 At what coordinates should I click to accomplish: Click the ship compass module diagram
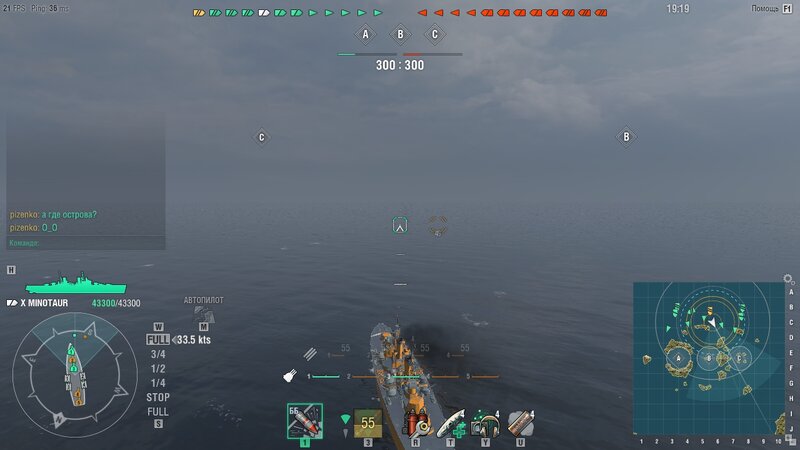(74, 373)
